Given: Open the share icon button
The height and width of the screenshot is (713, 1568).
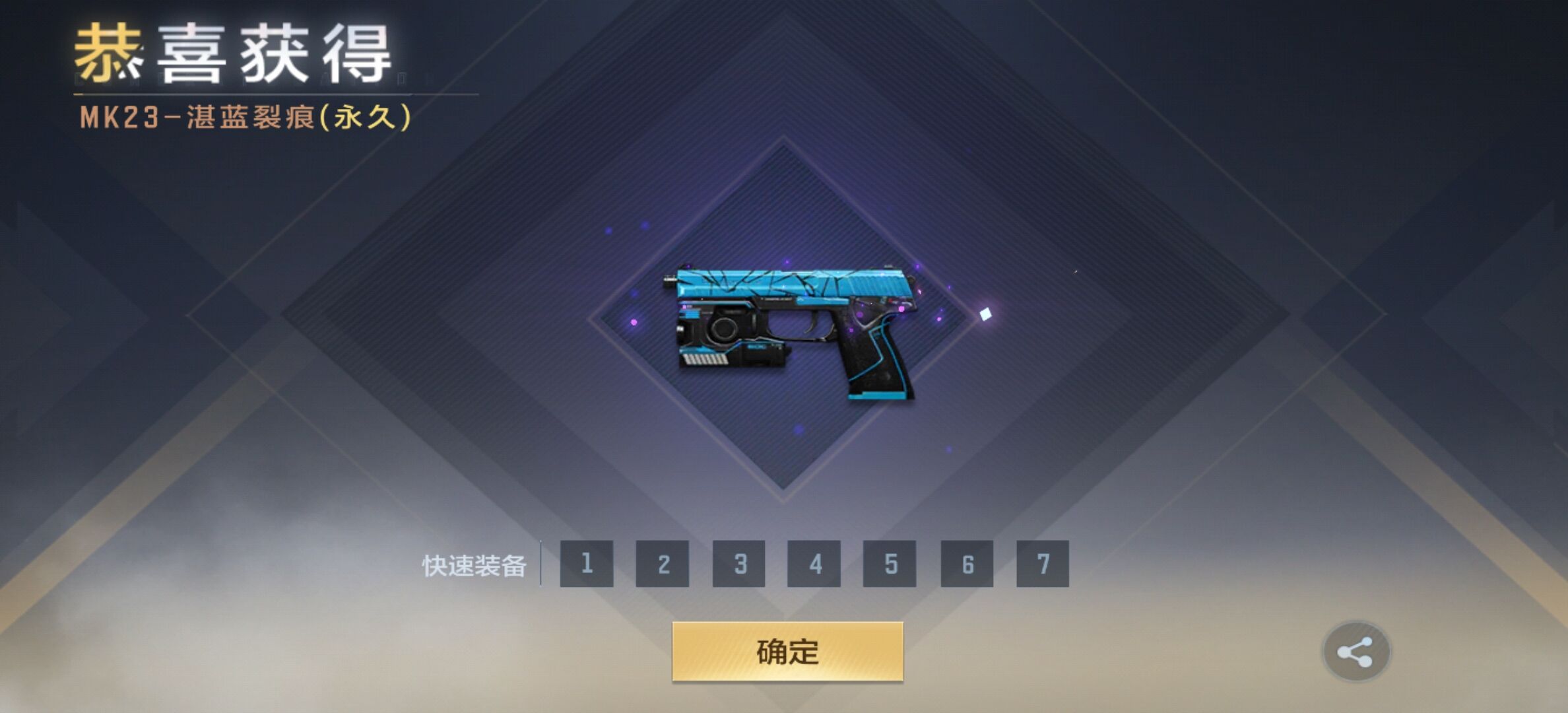Looking at the screenshot, I should pos(1356,652).
